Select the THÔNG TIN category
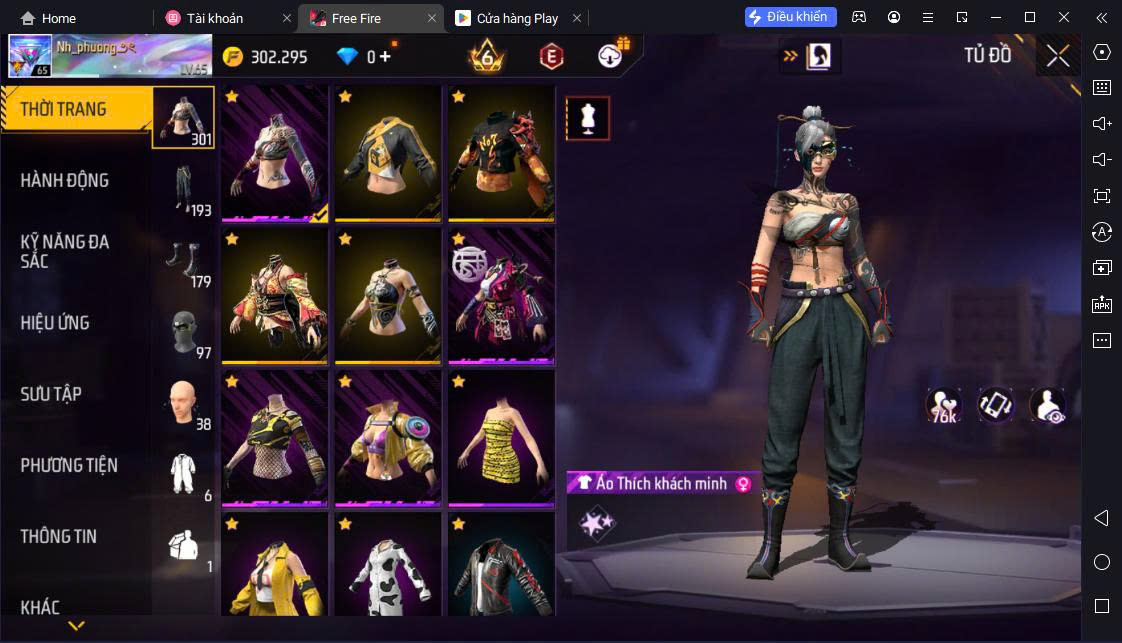This screenshot has width=1122, height=643. click(80, 536)
